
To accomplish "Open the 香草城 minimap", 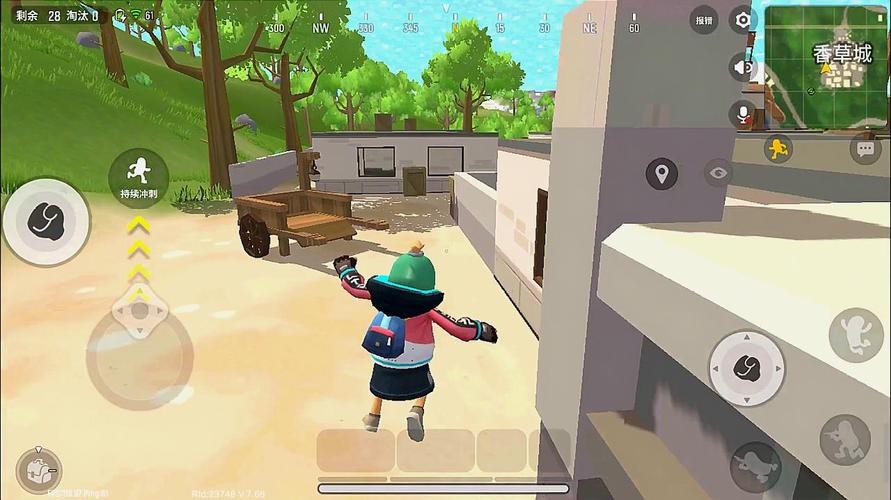I will point(825,66).
